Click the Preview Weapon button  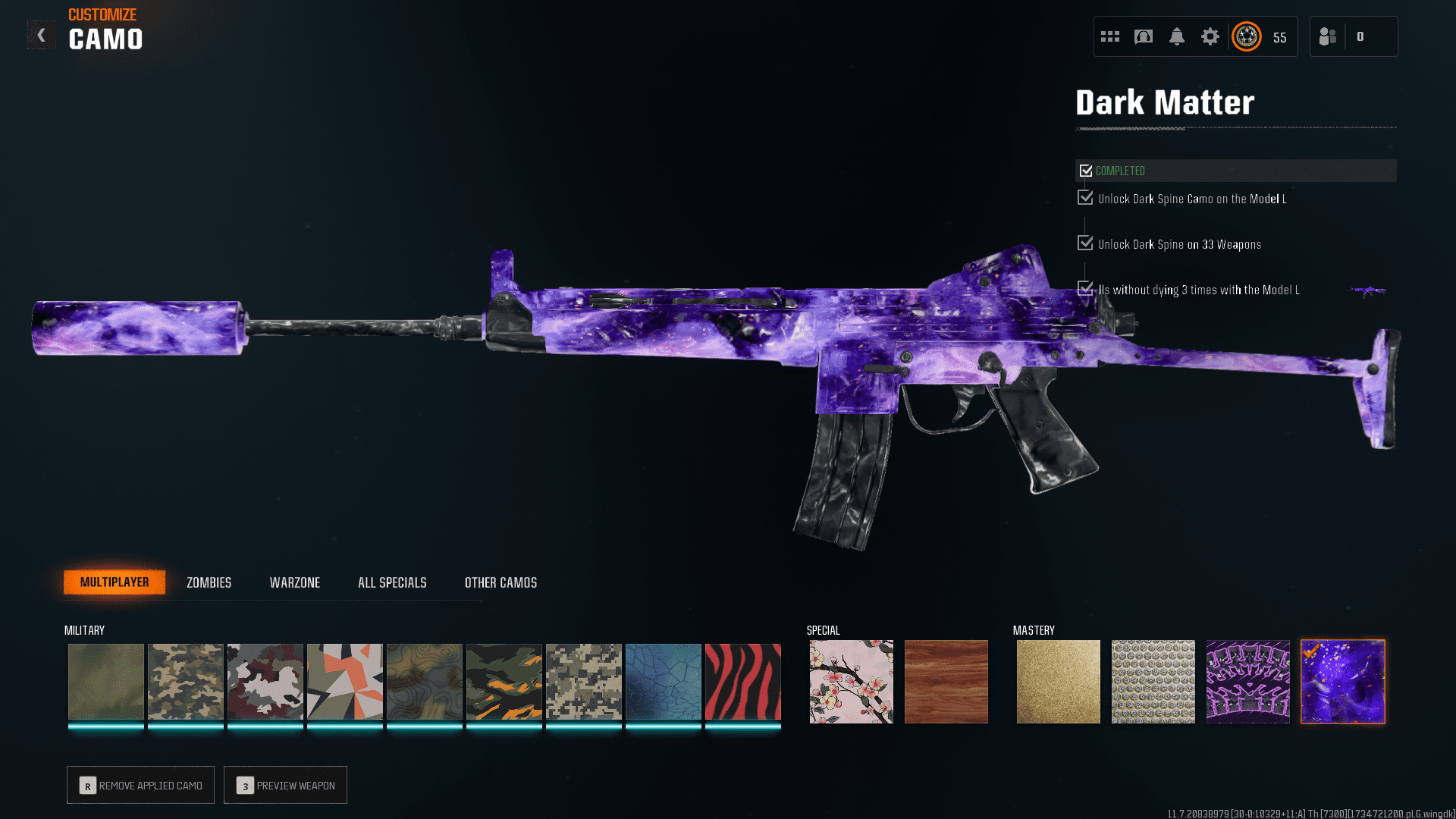coord(285,785)
